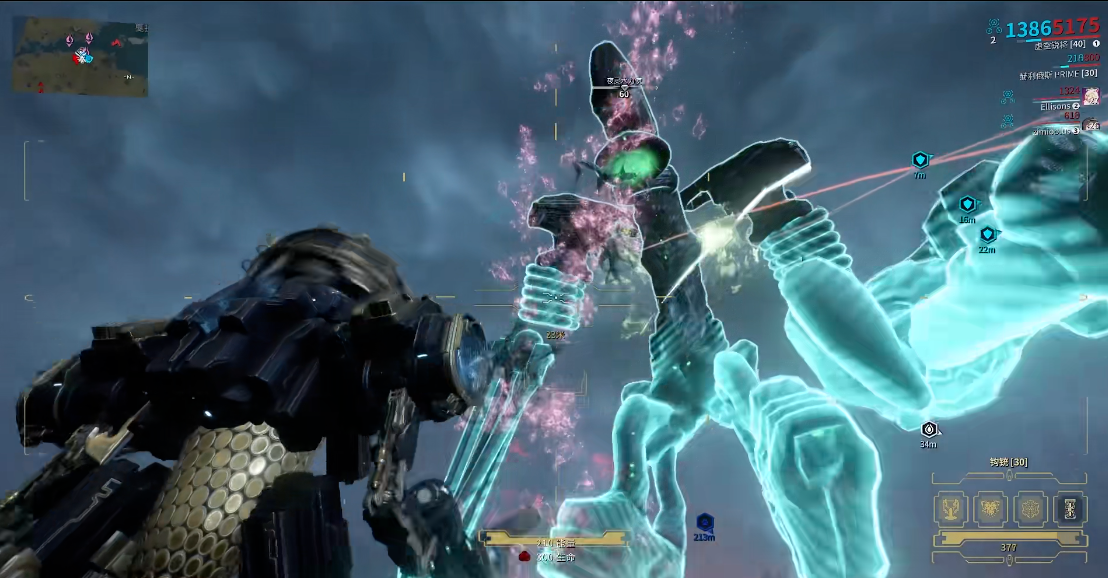Click the droplet marker at 34m

coord(929,429)
